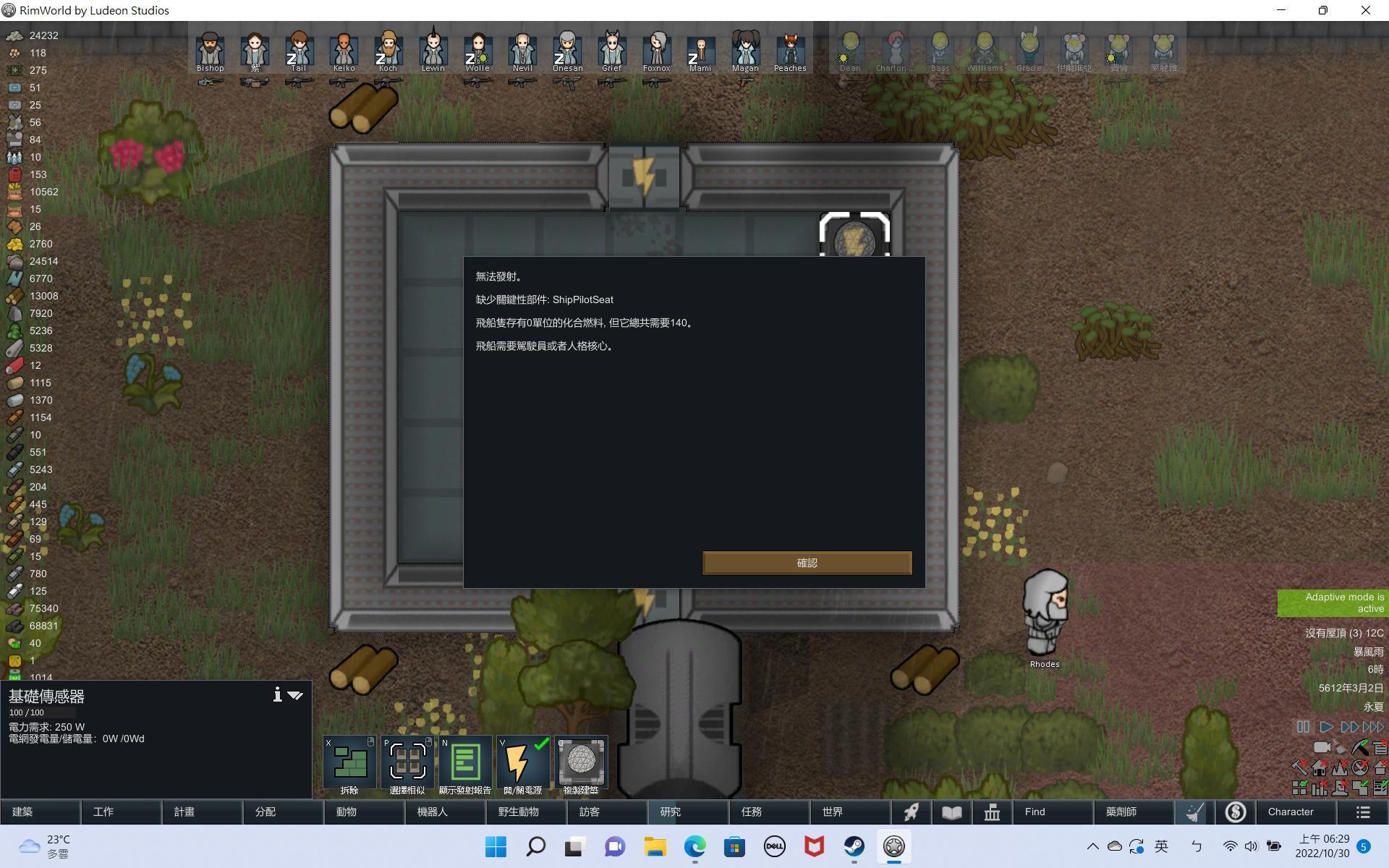Image resolution: width=1389 pixels, height=868 pixels.
Task: Click the info (i) icon on 基礎傳感器 panel
Action: tap(277, 694)
